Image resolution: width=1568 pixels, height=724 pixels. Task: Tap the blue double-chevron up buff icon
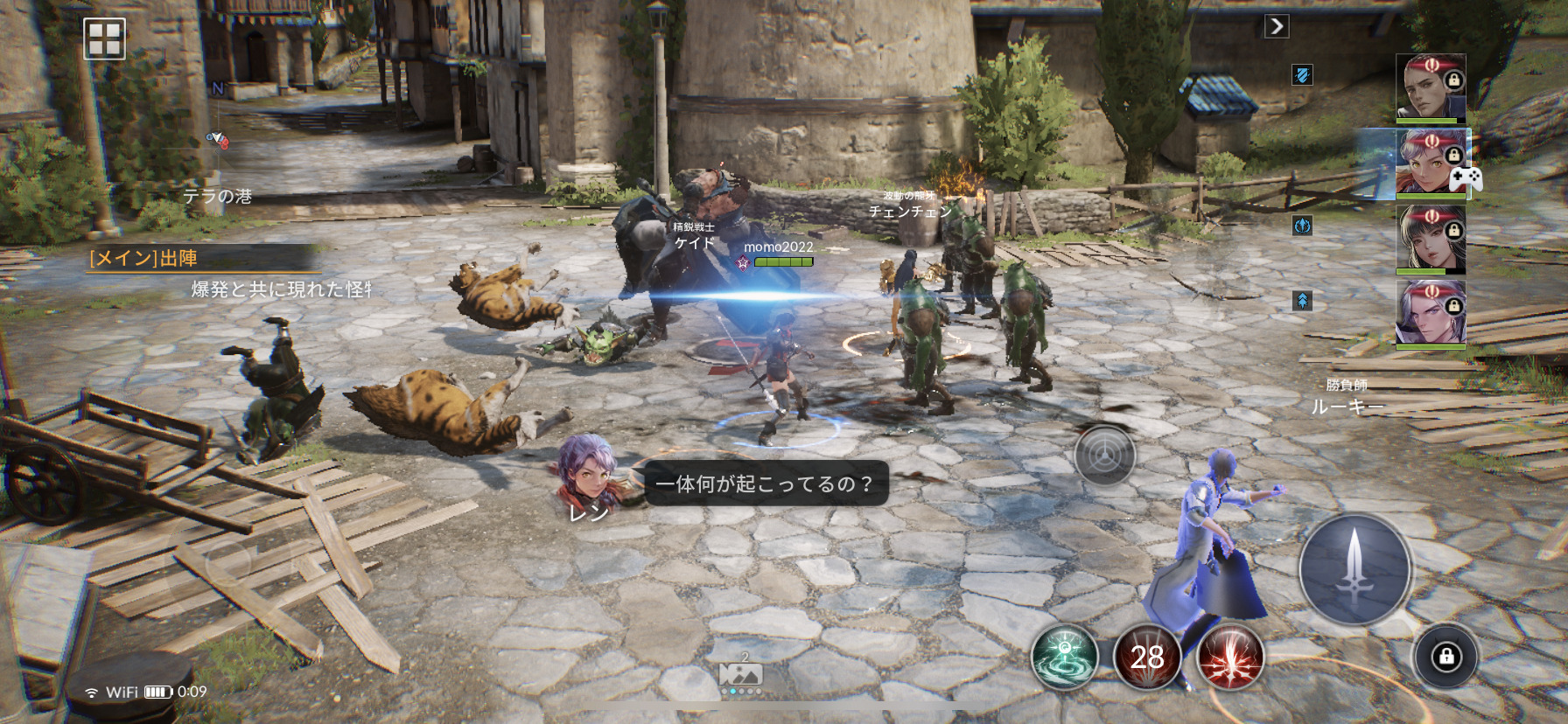tap(1302, 301)
